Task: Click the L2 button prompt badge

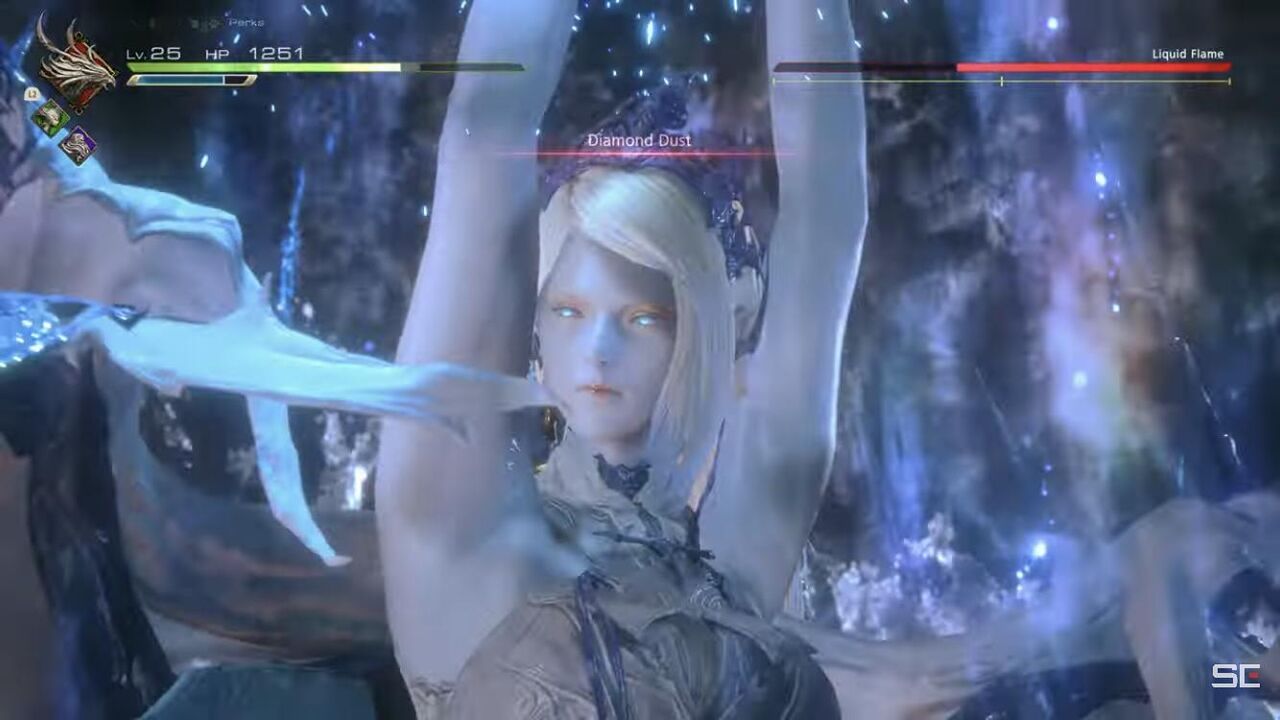Action: tap(33, 93)
